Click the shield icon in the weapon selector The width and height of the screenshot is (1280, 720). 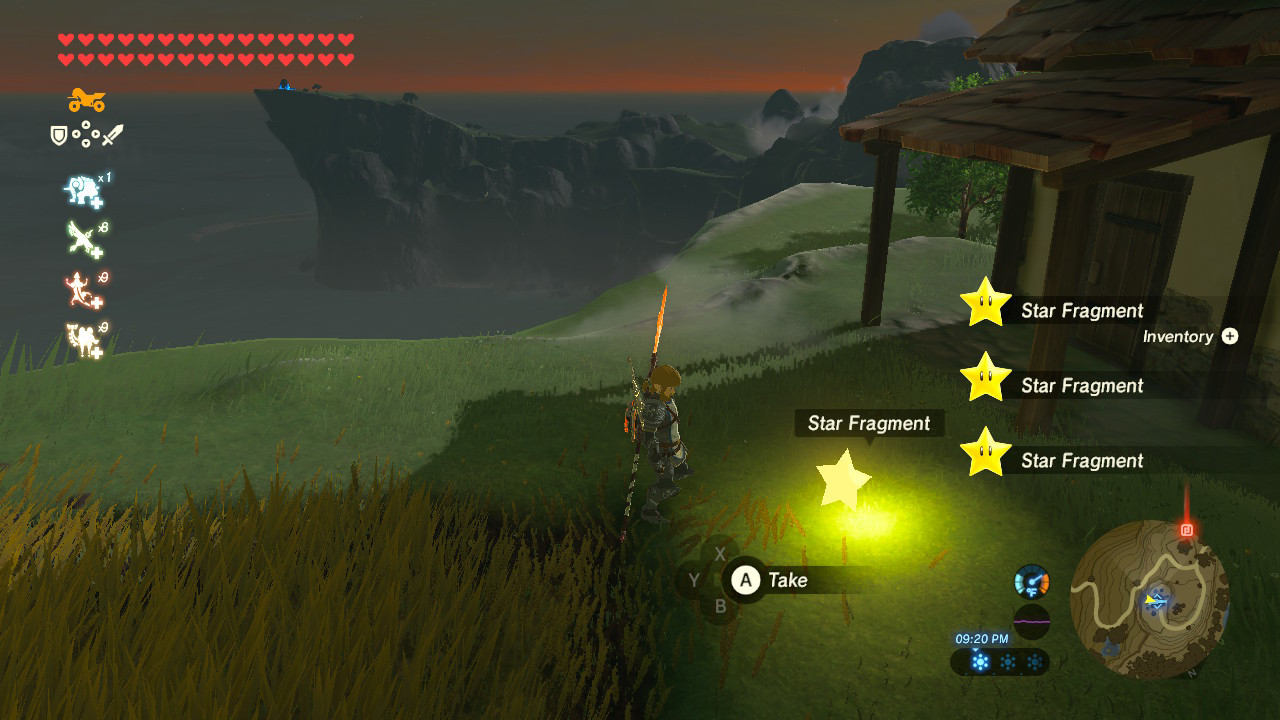click(61, 136)
